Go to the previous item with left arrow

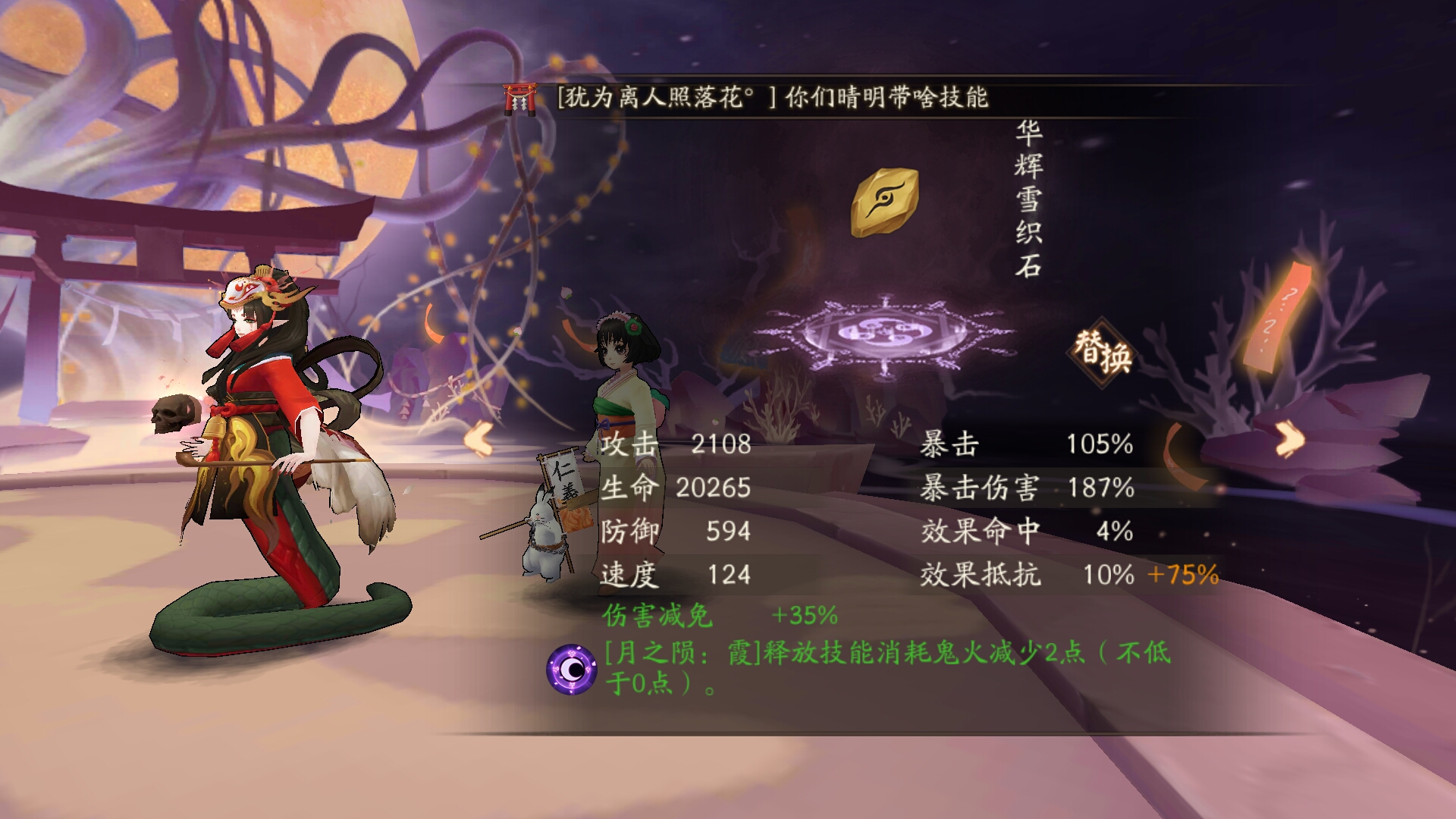(x=479, y=439)
